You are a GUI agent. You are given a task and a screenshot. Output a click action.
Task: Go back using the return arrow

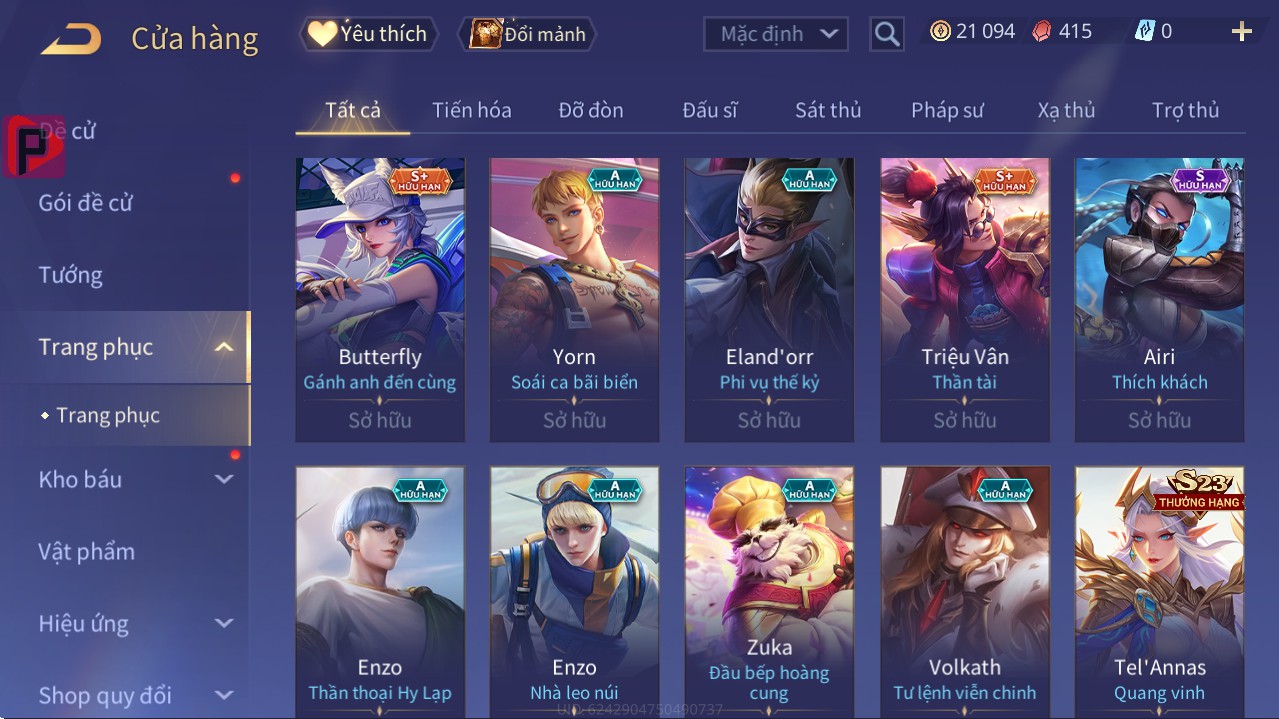[71, 39]
